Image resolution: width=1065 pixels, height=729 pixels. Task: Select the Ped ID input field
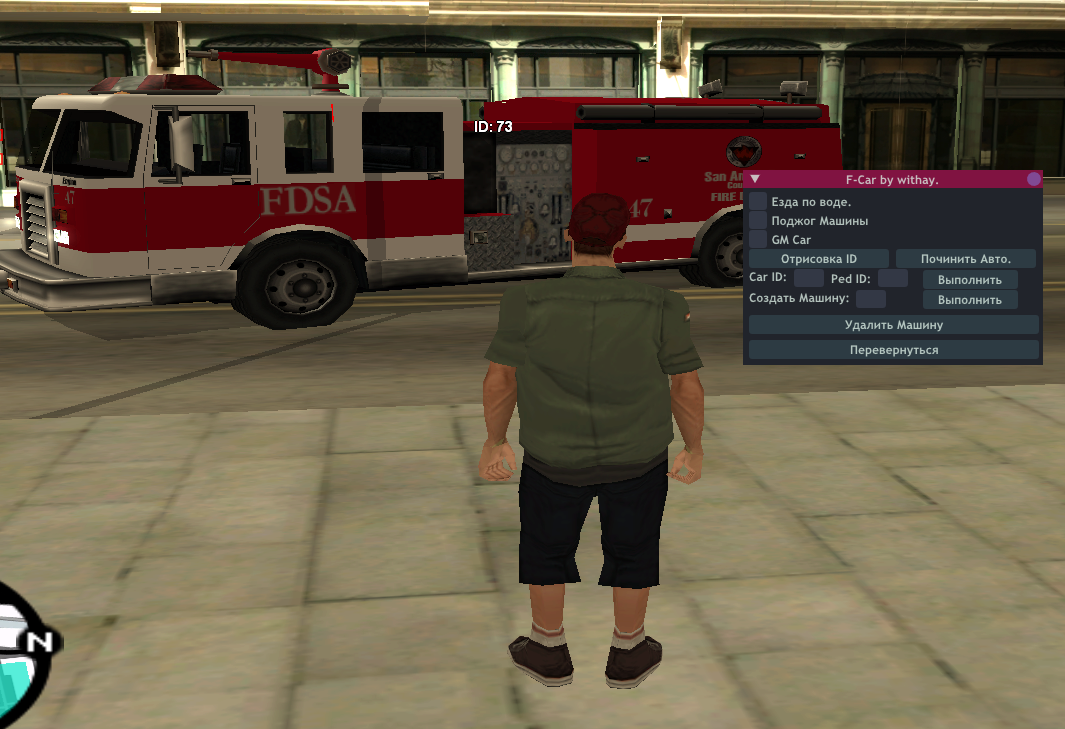[892, 279]
